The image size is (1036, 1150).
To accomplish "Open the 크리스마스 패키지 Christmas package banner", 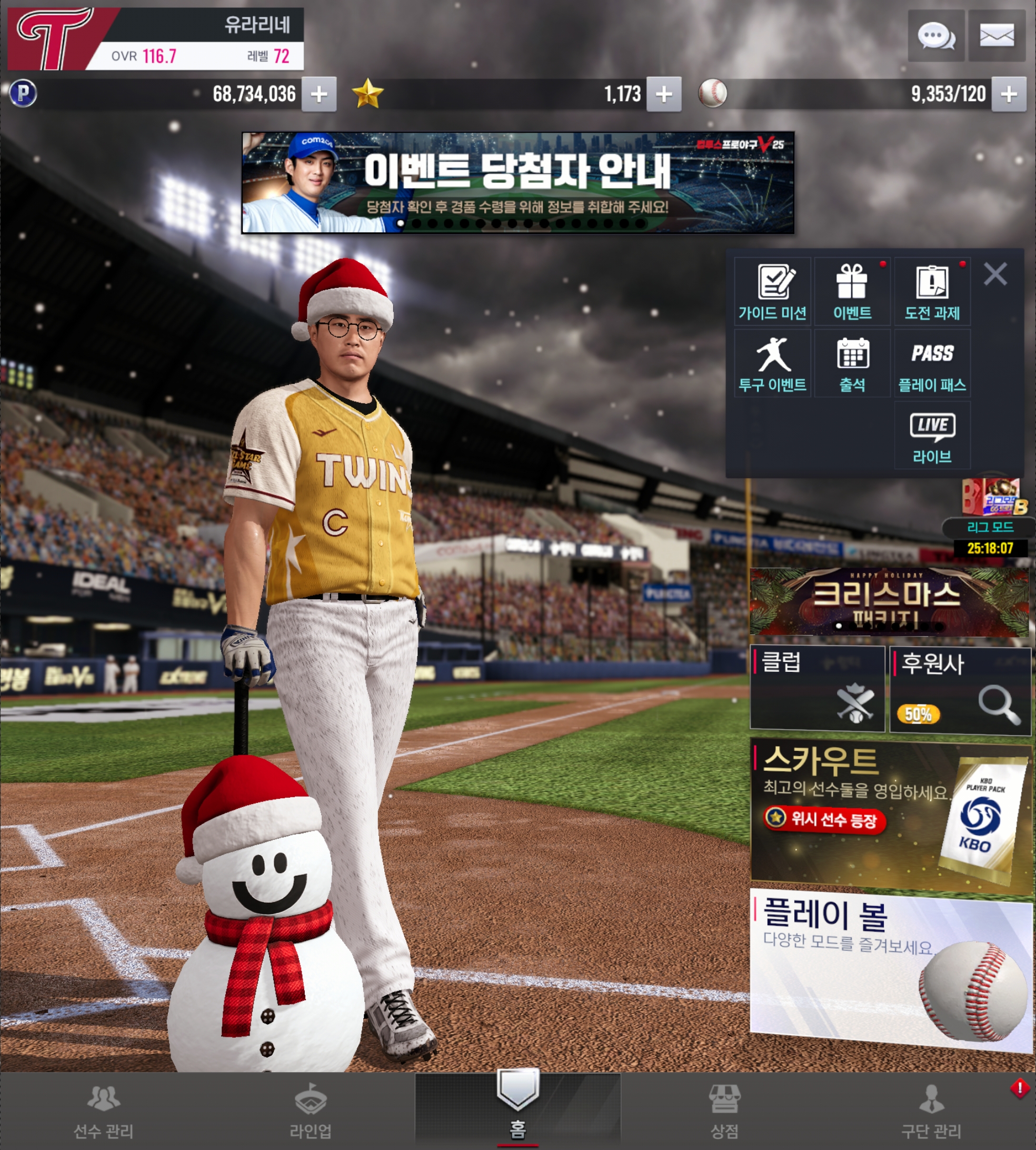I will (891, 602).
